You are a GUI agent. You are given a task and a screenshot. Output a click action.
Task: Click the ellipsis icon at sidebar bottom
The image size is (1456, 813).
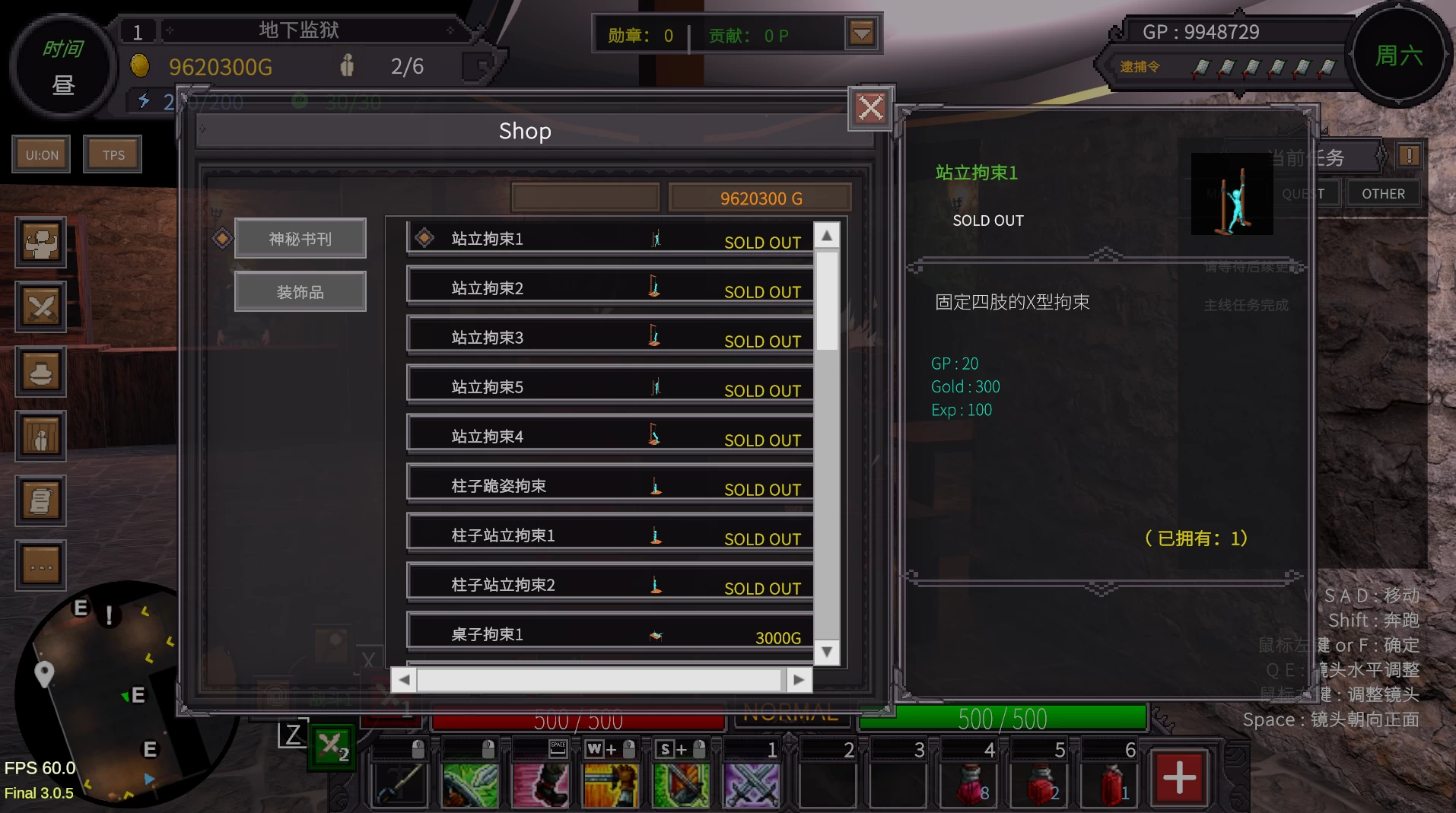coord(40,565)
